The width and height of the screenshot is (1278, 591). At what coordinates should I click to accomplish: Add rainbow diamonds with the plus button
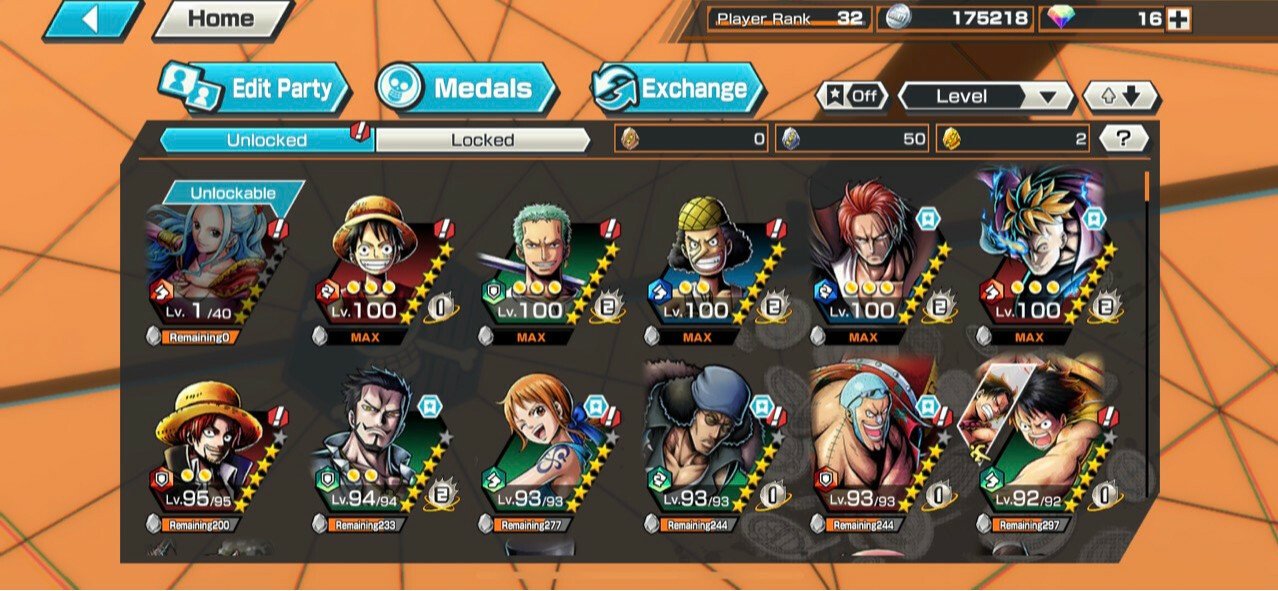tap(1179, 19)
